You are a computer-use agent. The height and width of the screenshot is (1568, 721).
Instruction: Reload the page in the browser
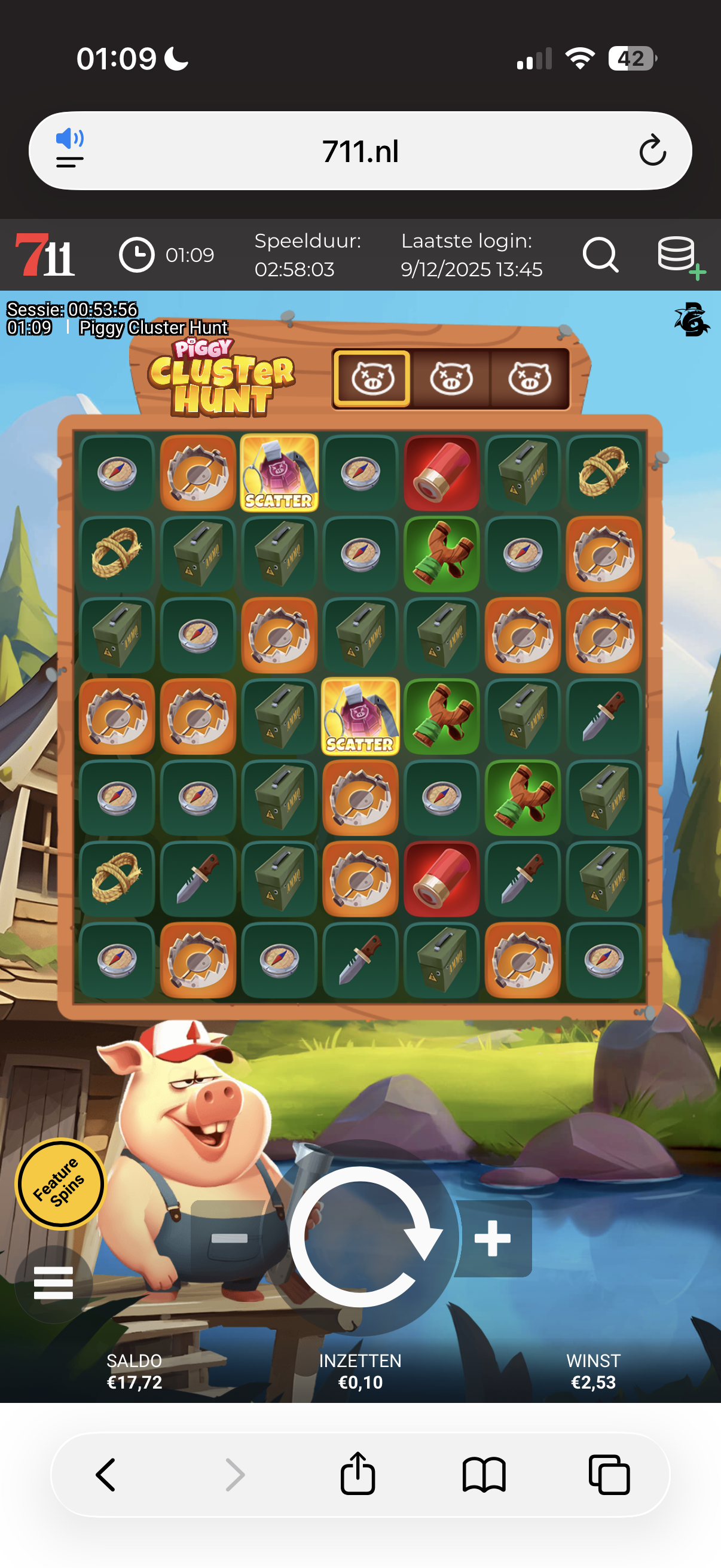(x=652, y=151)
